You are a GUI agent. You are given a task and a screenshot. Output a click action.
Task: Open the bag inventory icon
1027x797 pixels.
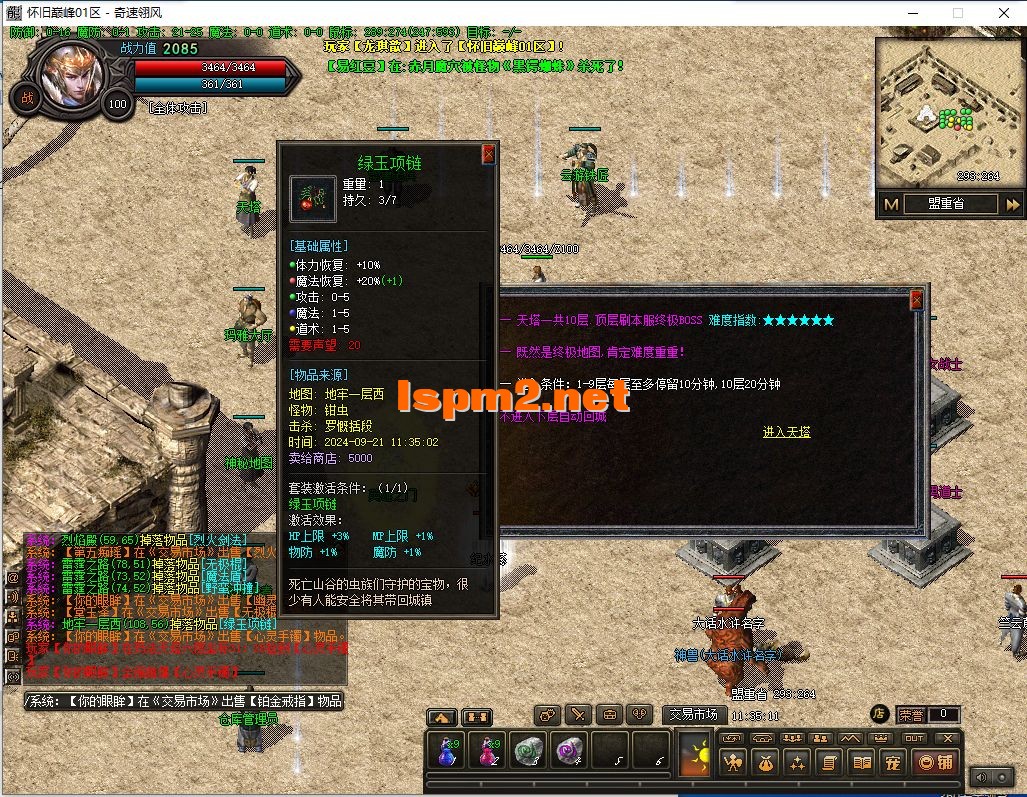[x=765, y=763]
